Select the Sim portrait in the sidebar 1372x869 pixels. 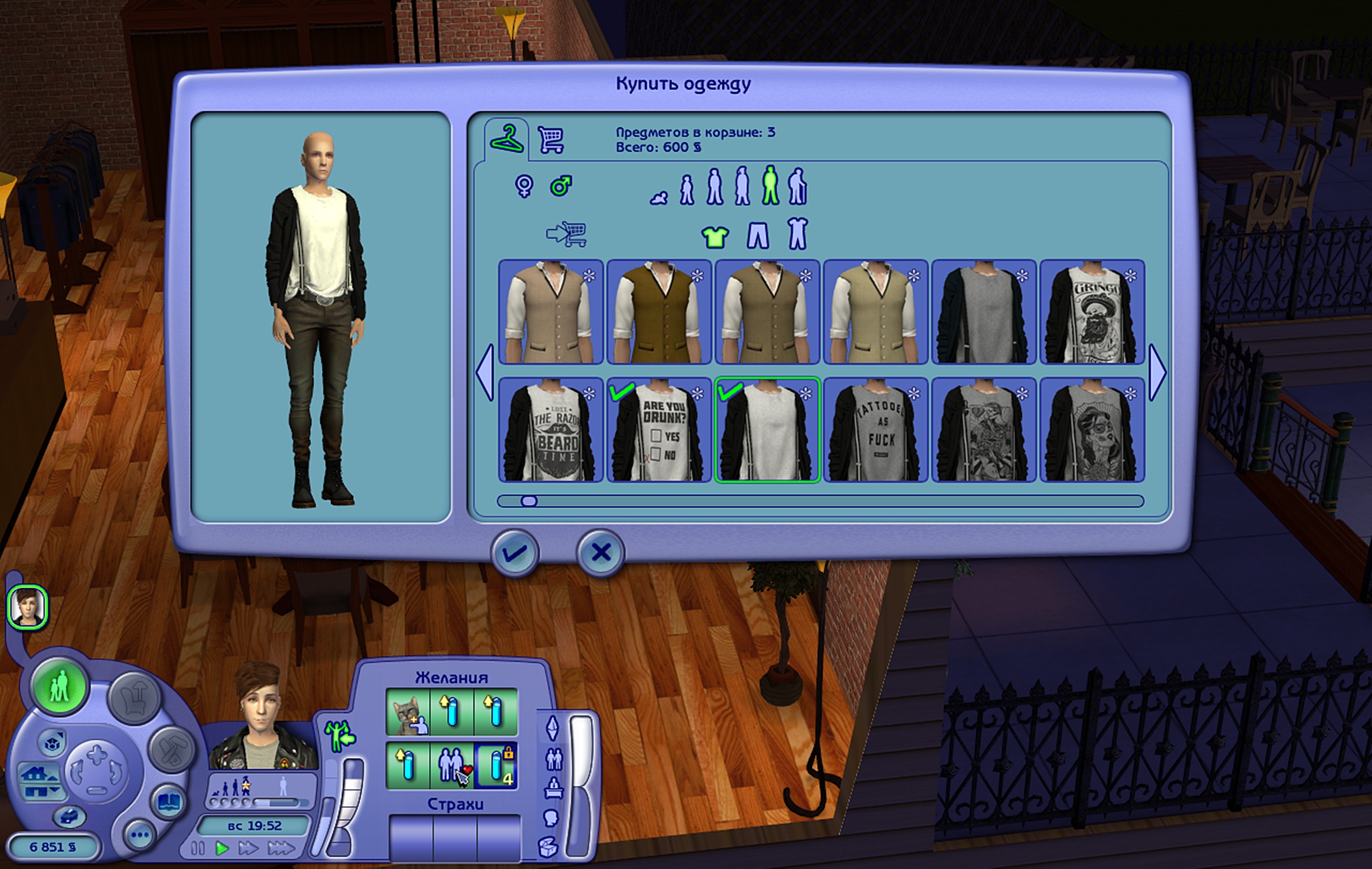pyautogui.click(x=27, y=607)
